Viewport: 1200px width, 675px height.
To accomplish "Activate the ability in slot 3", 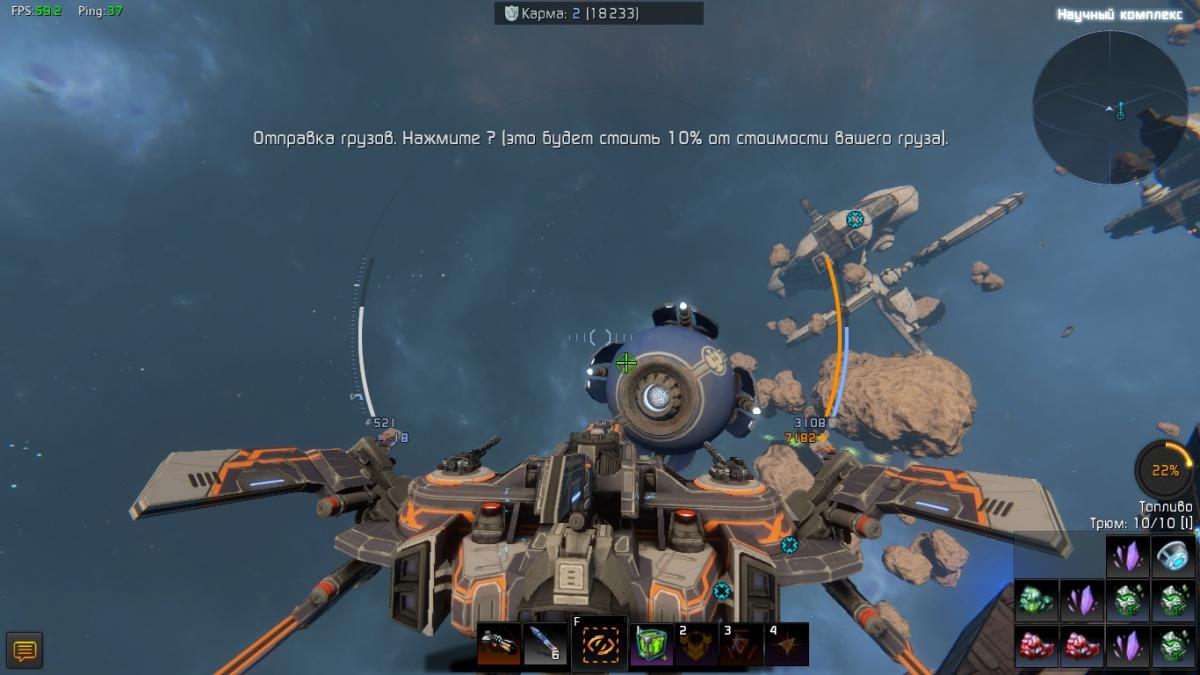I will [x=741, y=646].
